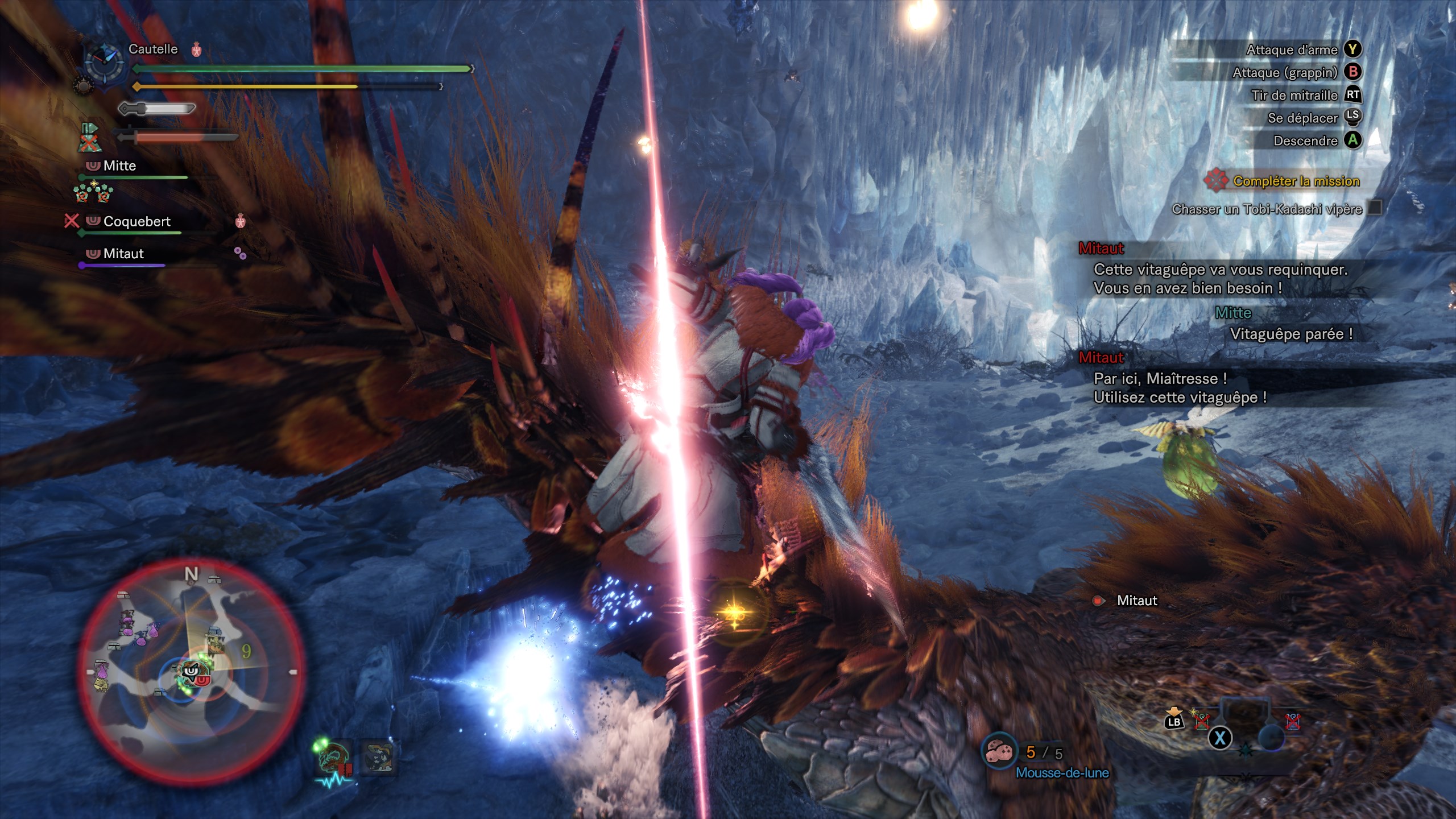Click the pink buff icon beside Cautelle
Viewport: 1456px width, 819px height.
point(197,49)
